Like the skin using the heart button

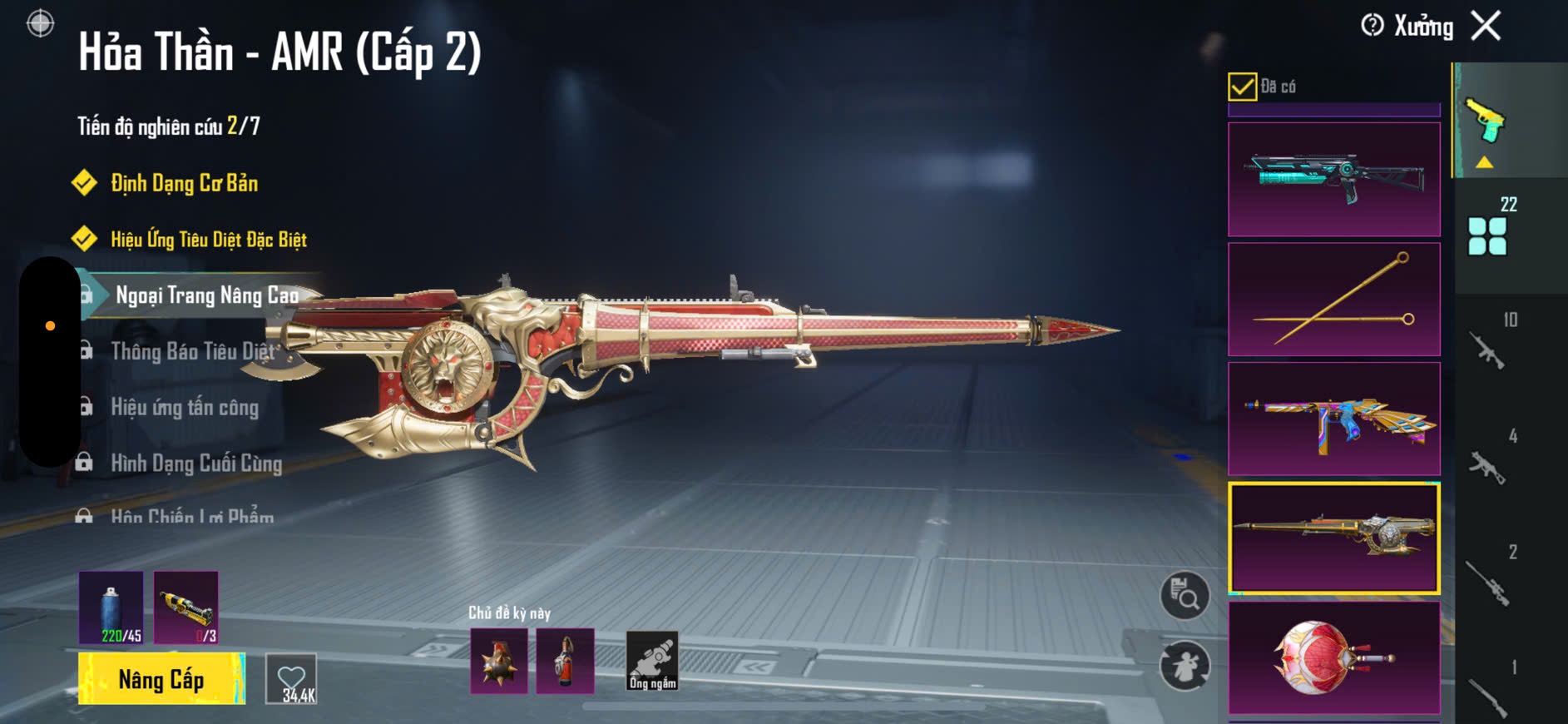point(291,679)
